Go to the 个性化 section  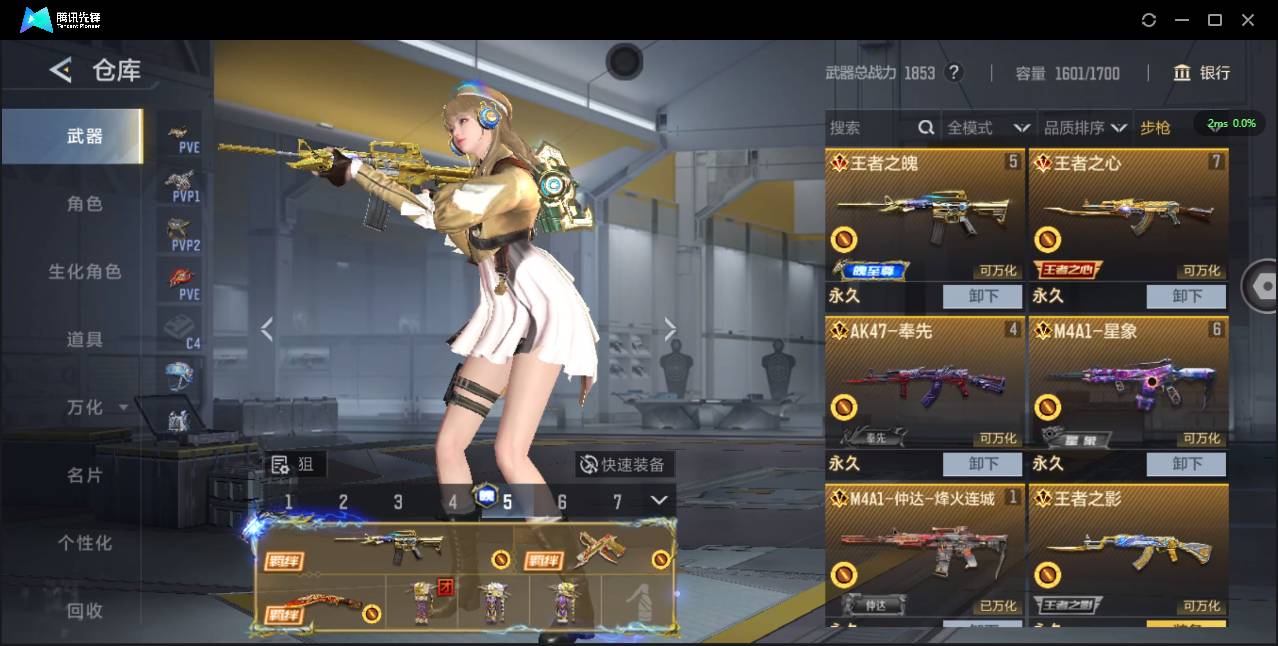[x=84, y=543]
